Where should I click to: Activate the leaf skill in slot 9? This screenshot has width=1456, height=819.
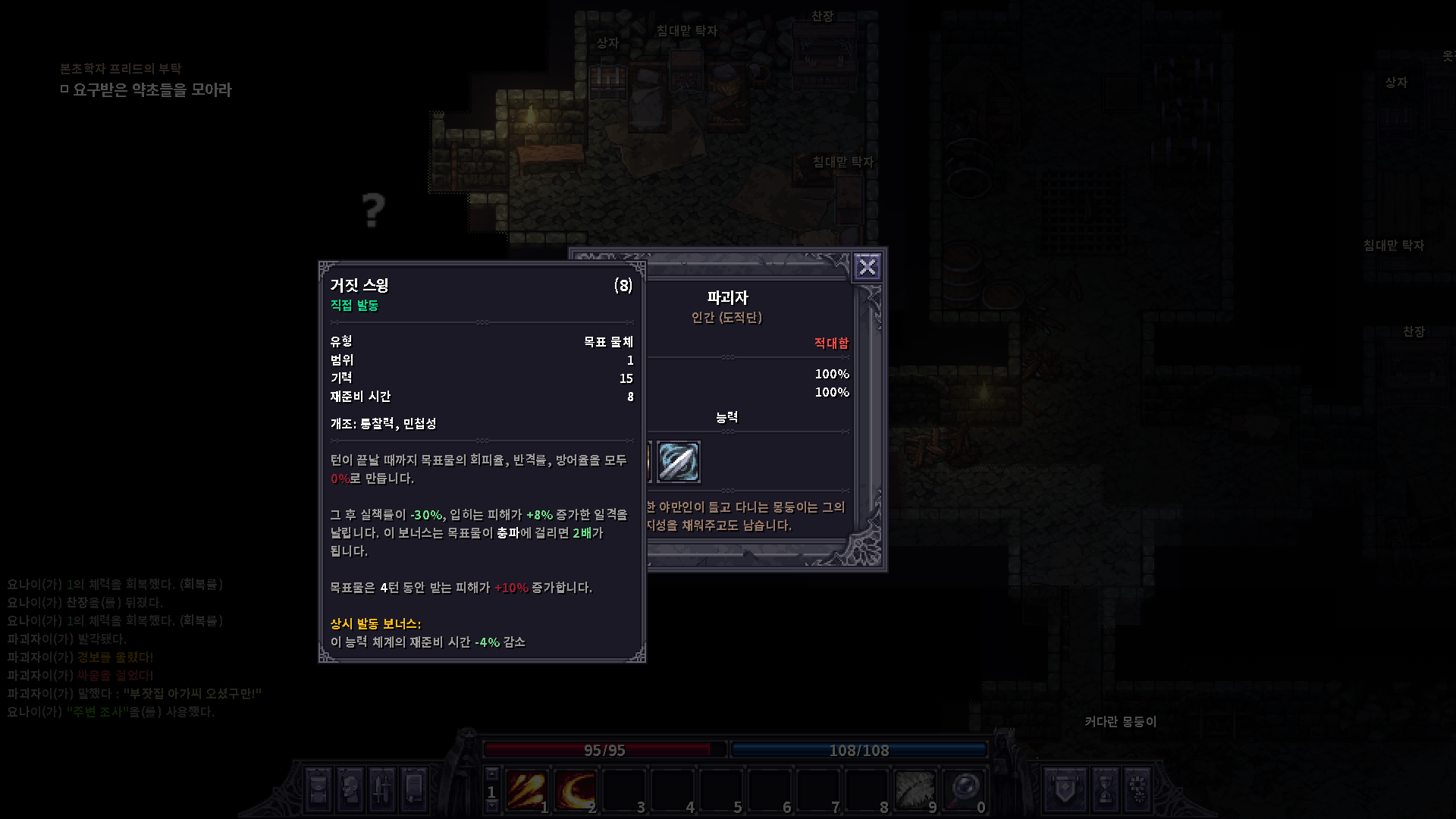915,790
